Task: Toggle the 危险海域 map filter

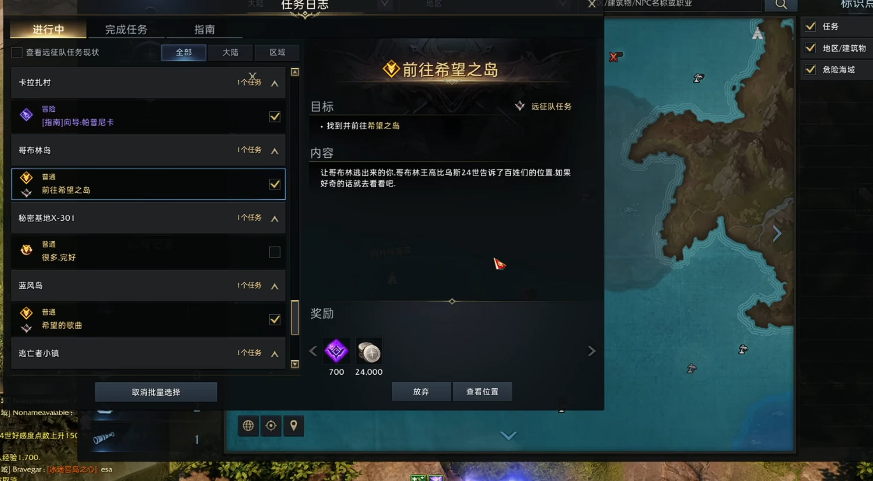Action: tap(811, 69)
